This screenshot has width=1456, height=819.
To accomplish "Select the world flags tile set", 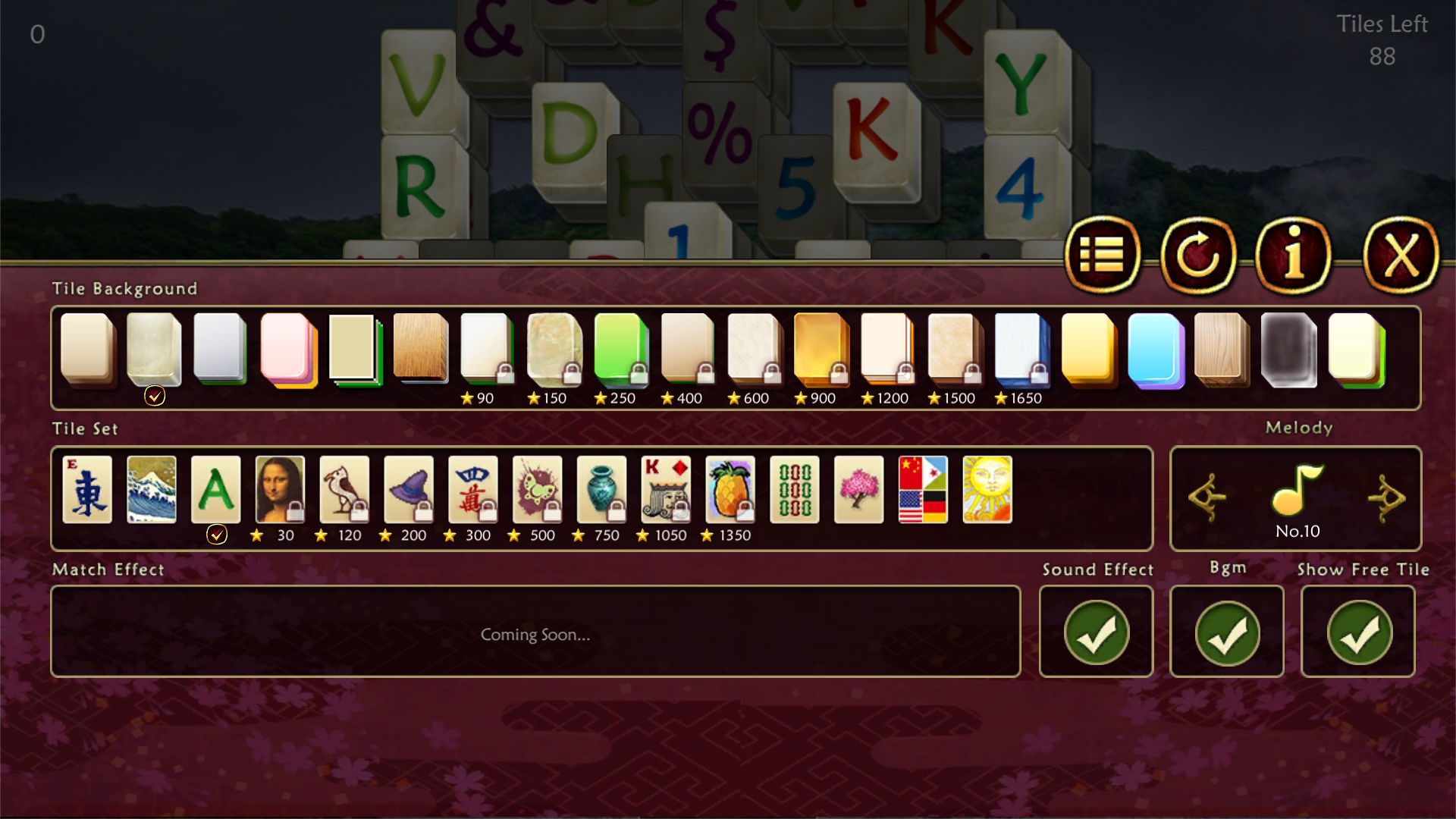I will click(923, 490).
